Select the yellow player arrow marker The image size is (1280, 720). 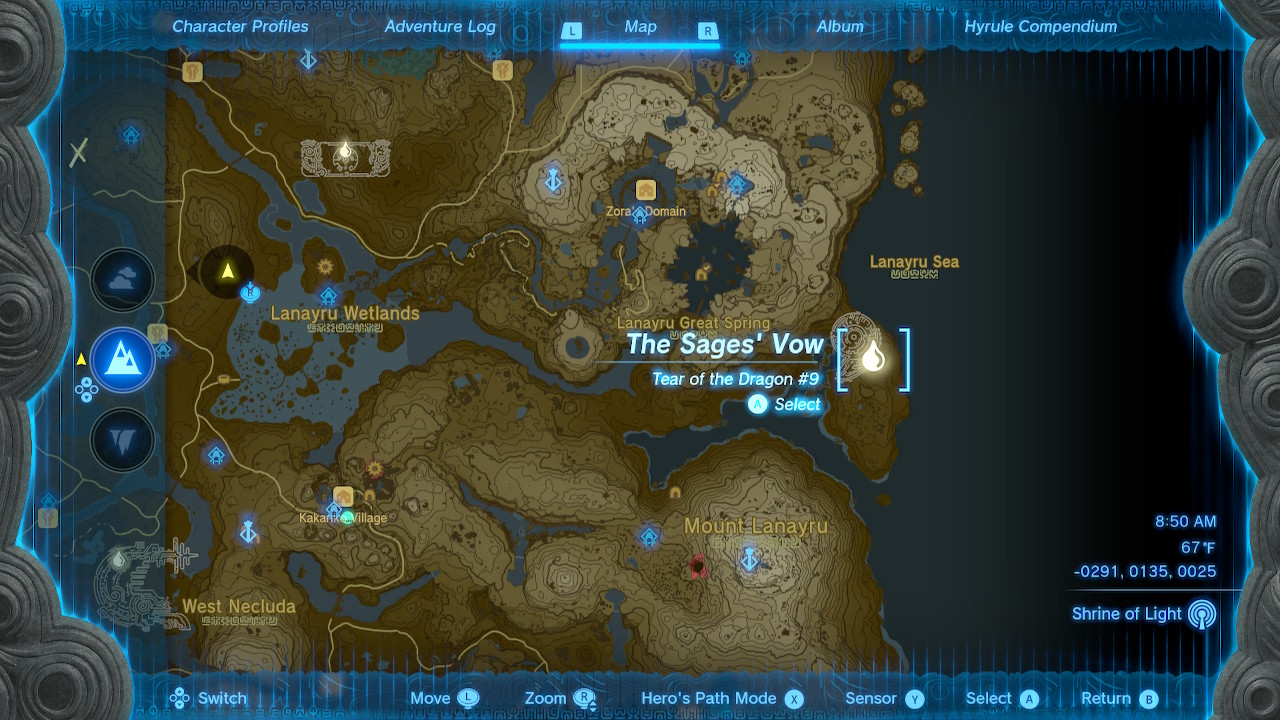[x=228, y=268]
